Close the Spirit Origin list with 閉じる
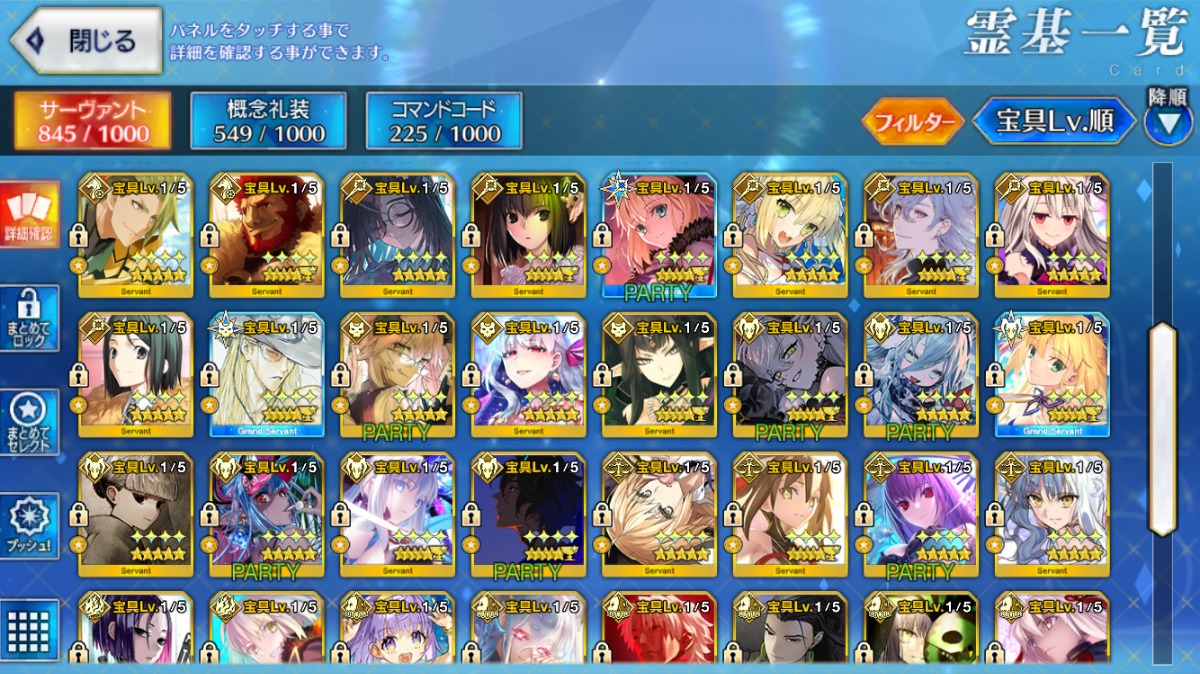1200x674 pixels. (86, 41)
